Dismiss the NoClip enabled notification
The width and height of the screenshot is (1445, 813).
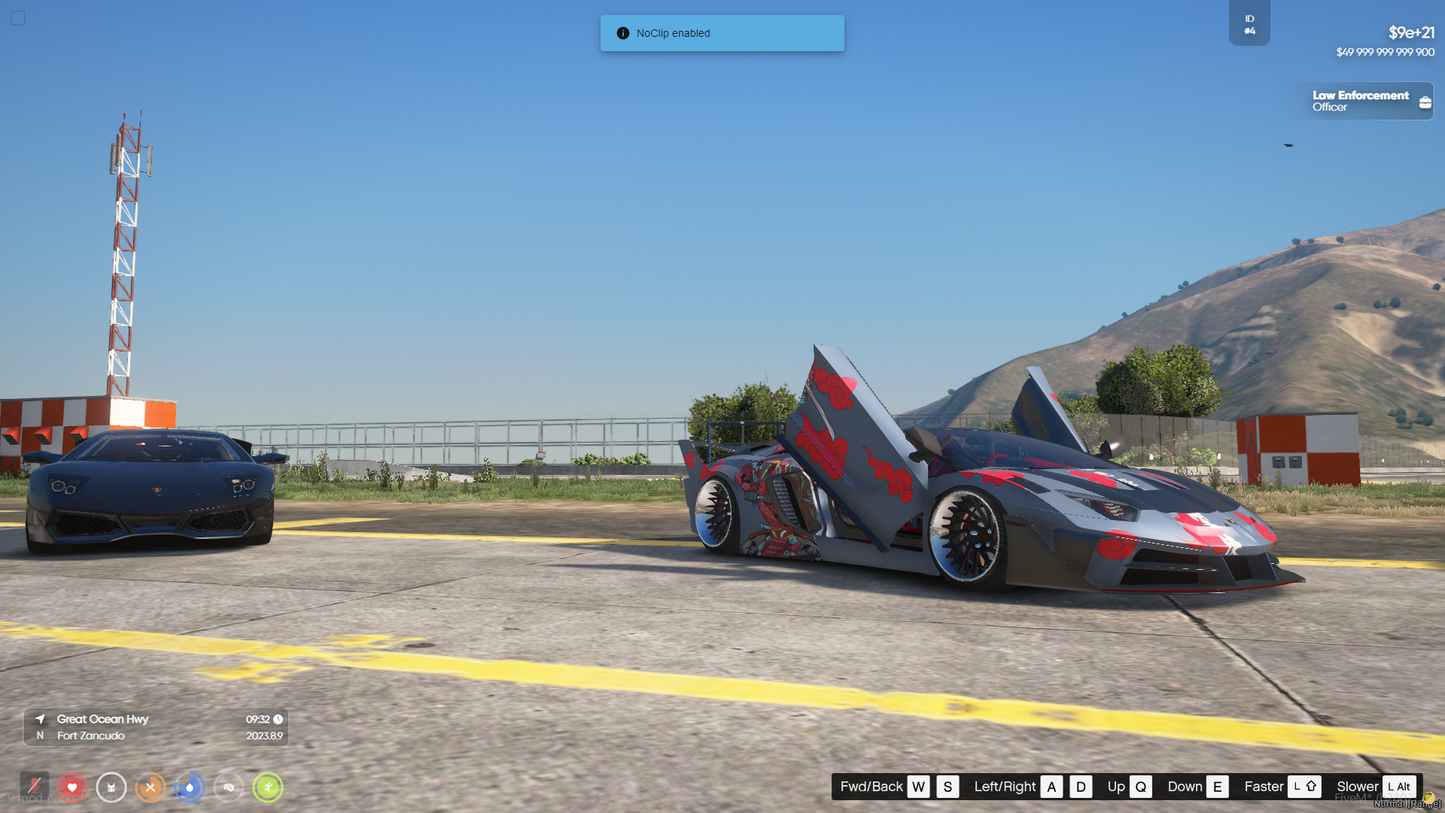(722, 33)
